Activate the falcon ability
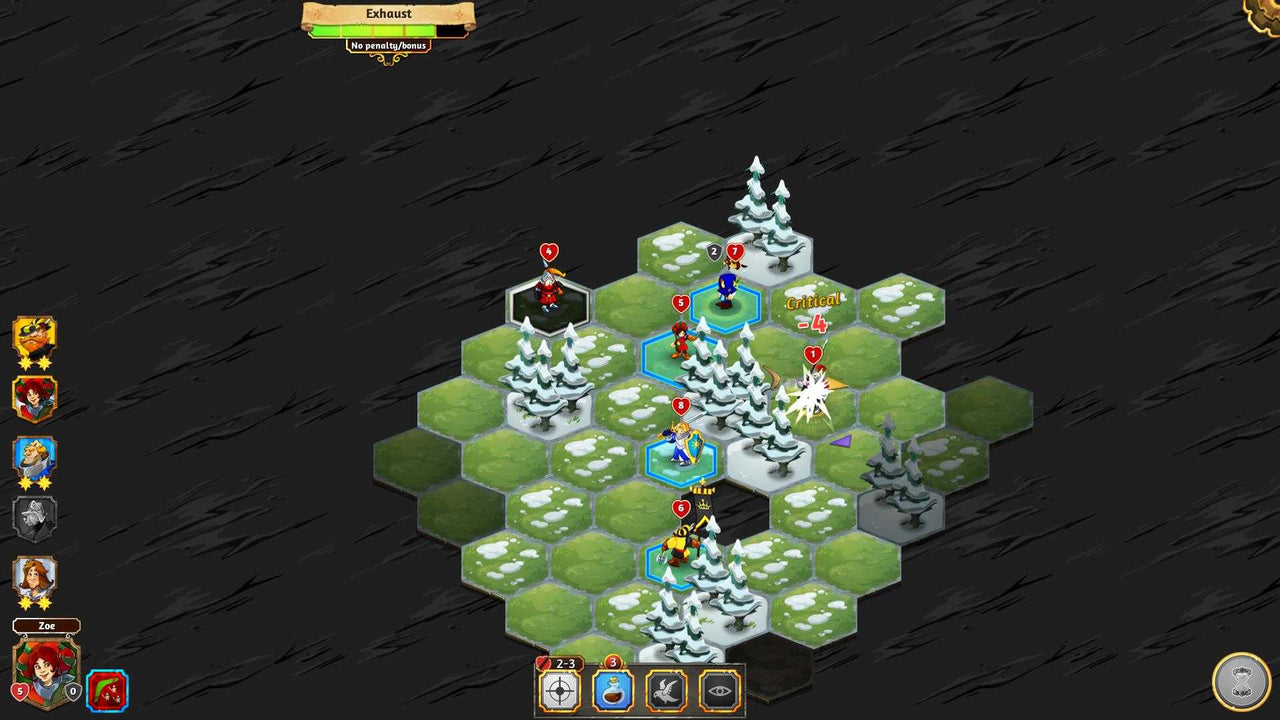1280x720 pixels. [x=667, y=688]
